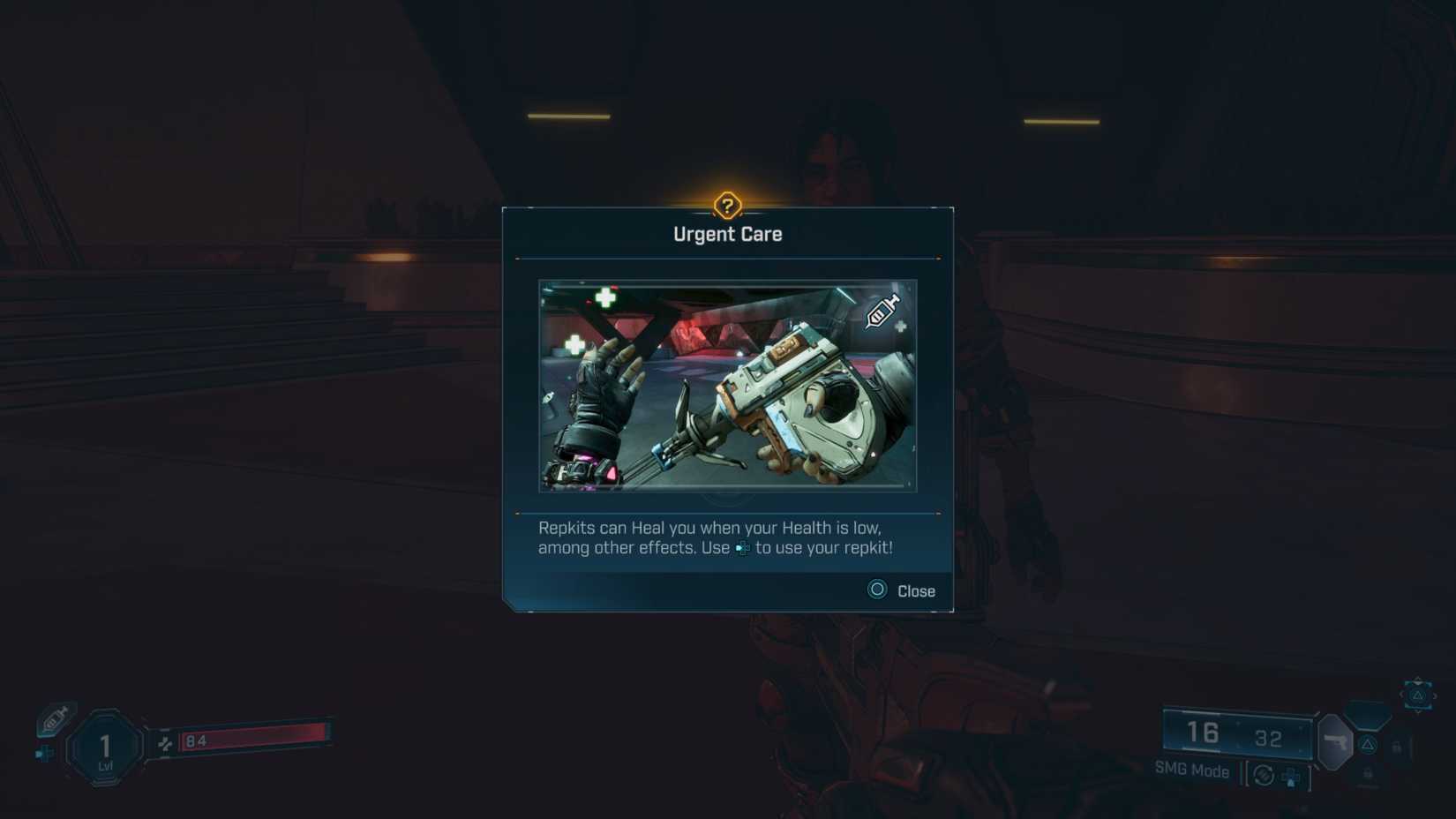Select the Urgent Care title header
Screen dimensions: 1456x819
tap(727, 233)
